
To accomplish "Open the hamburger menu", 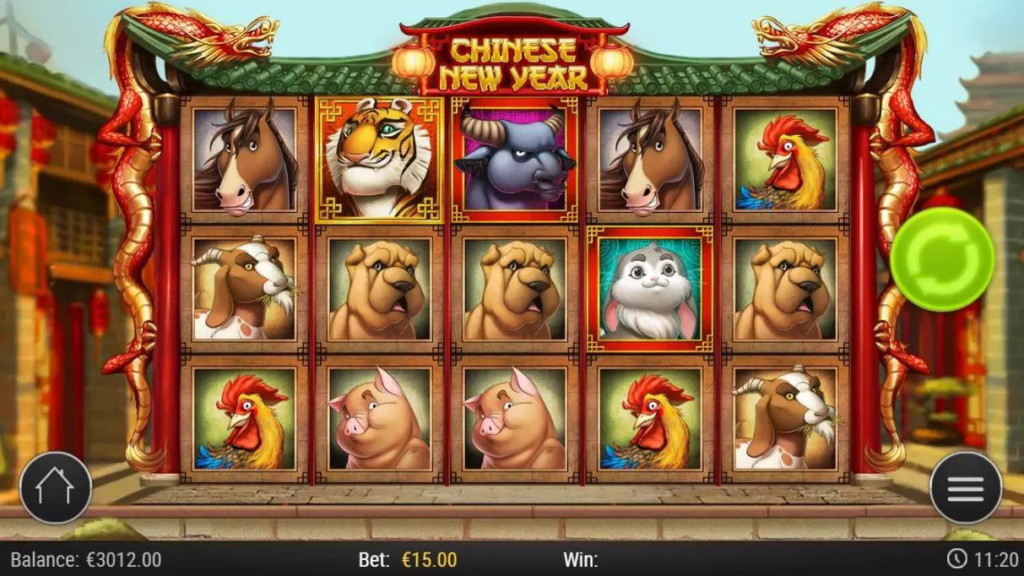I will (965, 488).
